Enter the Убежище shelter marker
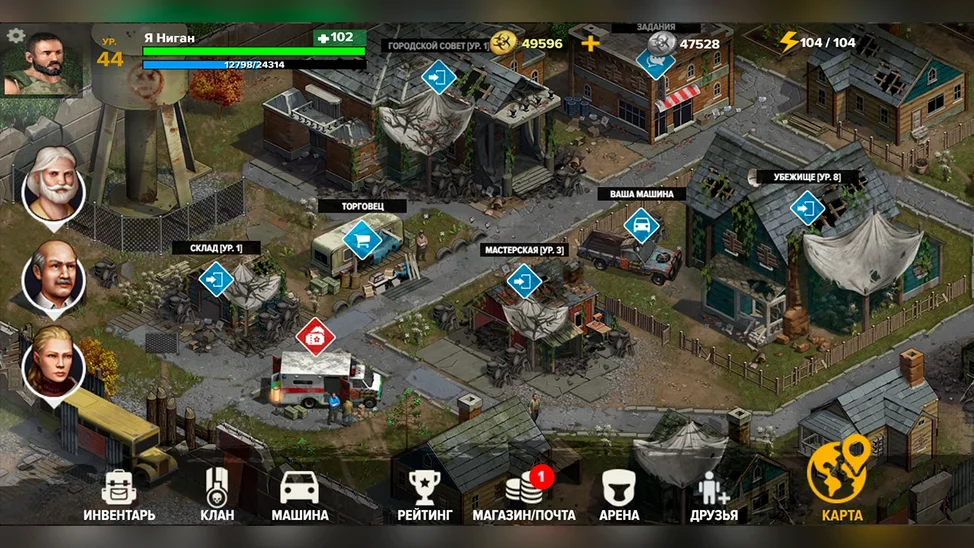The height and width of the screenshot is (548, 974). [x=806, y=208]
